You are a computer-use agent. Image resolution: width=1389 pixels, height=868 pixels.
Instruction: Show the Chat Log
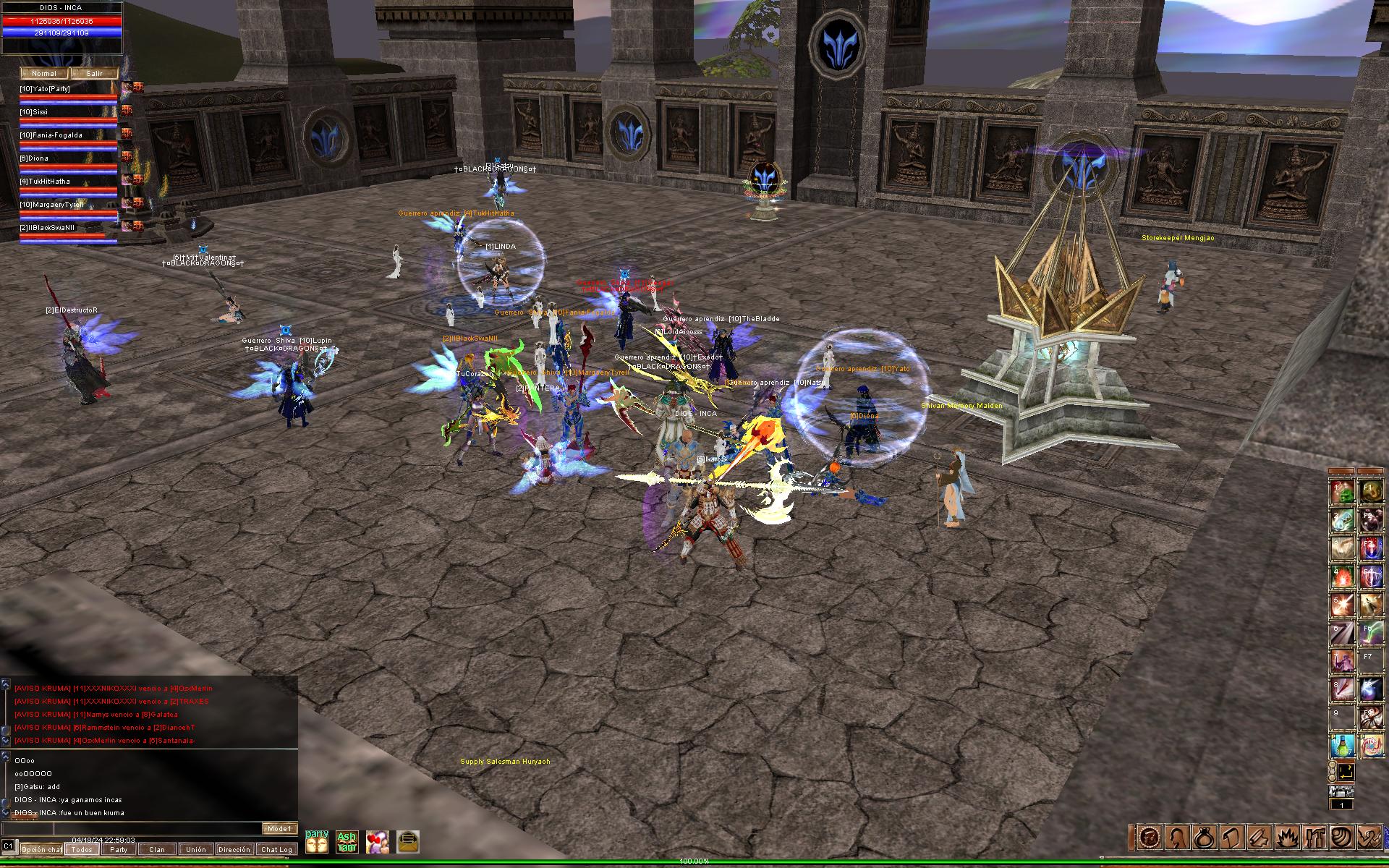pyautogui.click(x=276, y=849)
